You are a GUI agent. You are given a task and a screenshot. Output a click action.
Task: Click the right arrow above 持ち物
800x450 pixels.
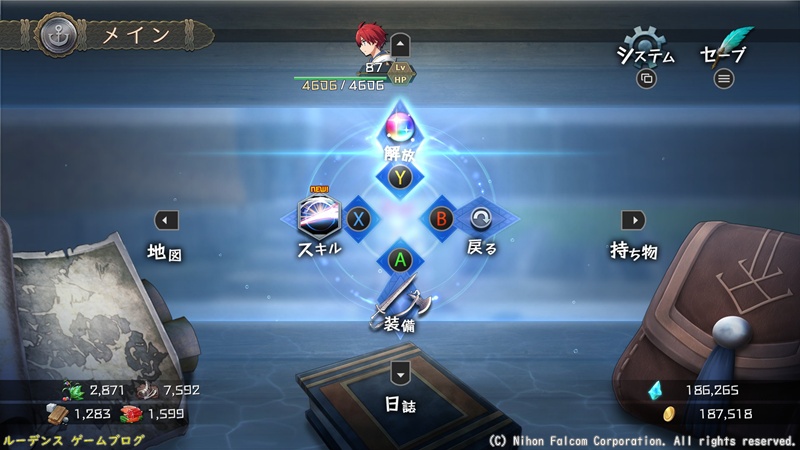coord(633,220)
